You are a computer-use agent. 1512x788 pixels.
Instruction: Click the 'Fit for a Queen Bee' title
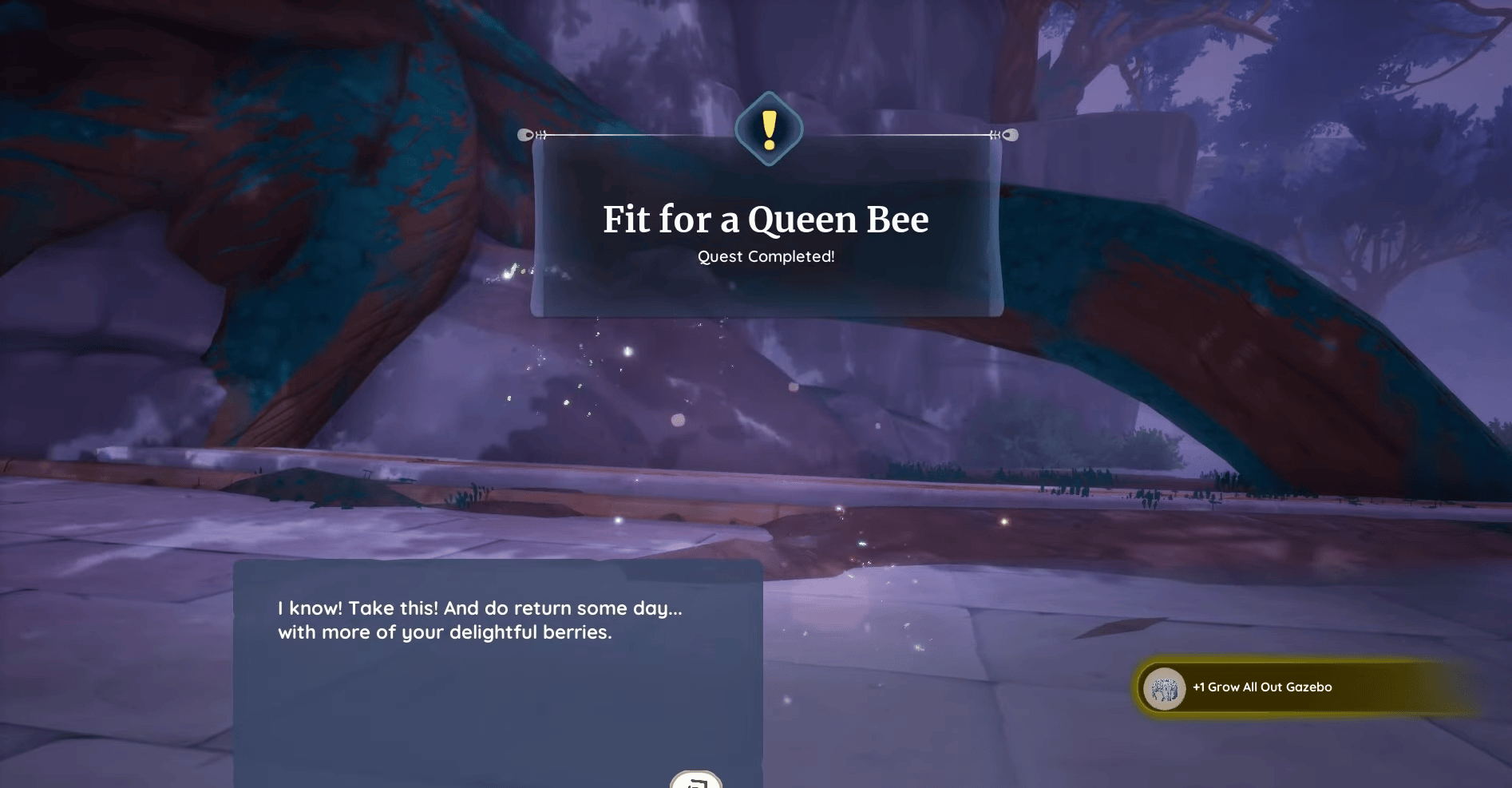coord(766,220)
